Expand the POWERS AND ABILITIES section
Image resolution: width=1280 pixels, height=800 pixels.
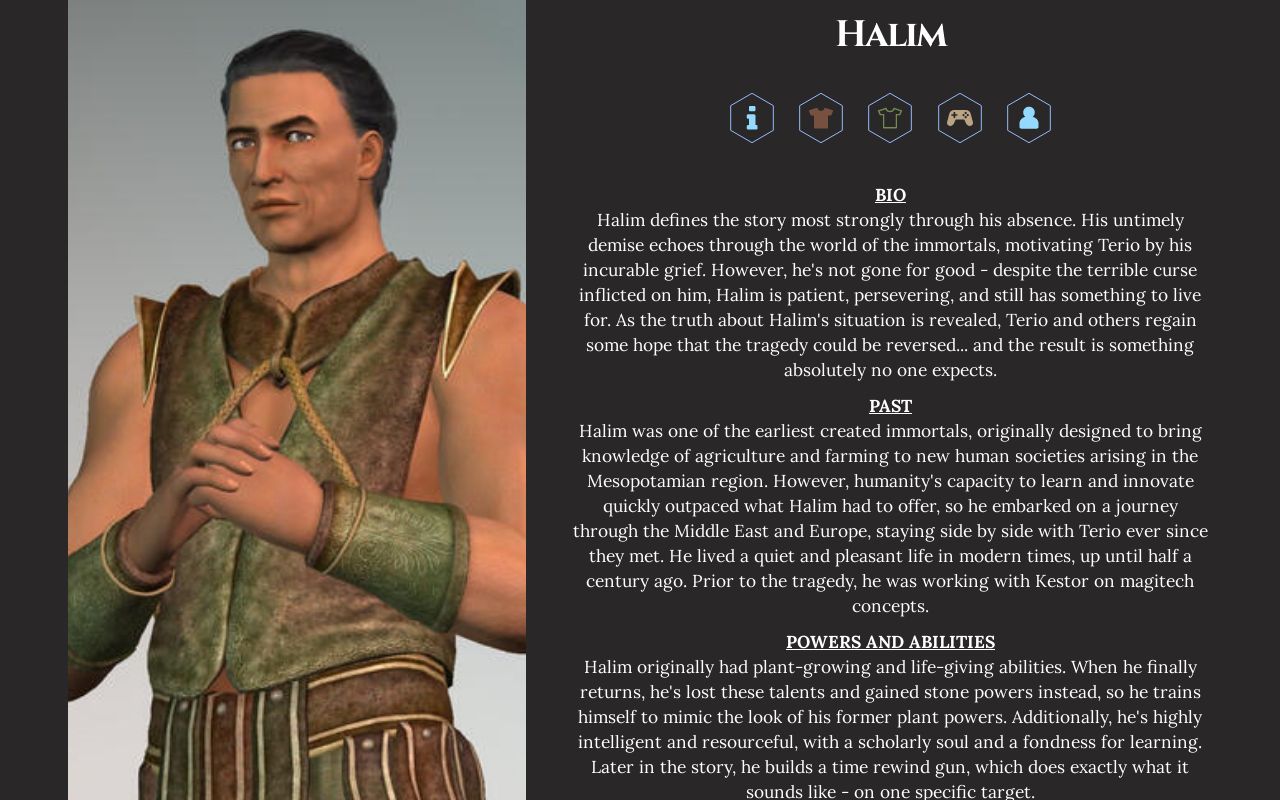coord(890,641)
